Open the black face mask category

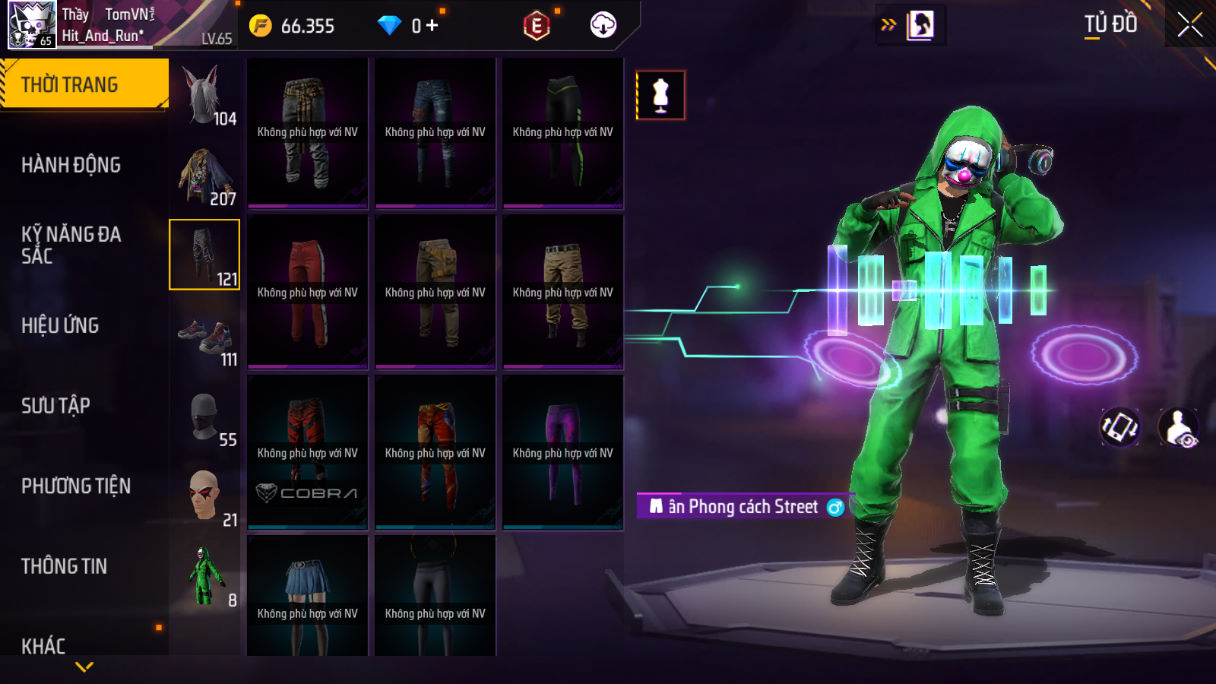pyautogui.click(x=205, y=417)
